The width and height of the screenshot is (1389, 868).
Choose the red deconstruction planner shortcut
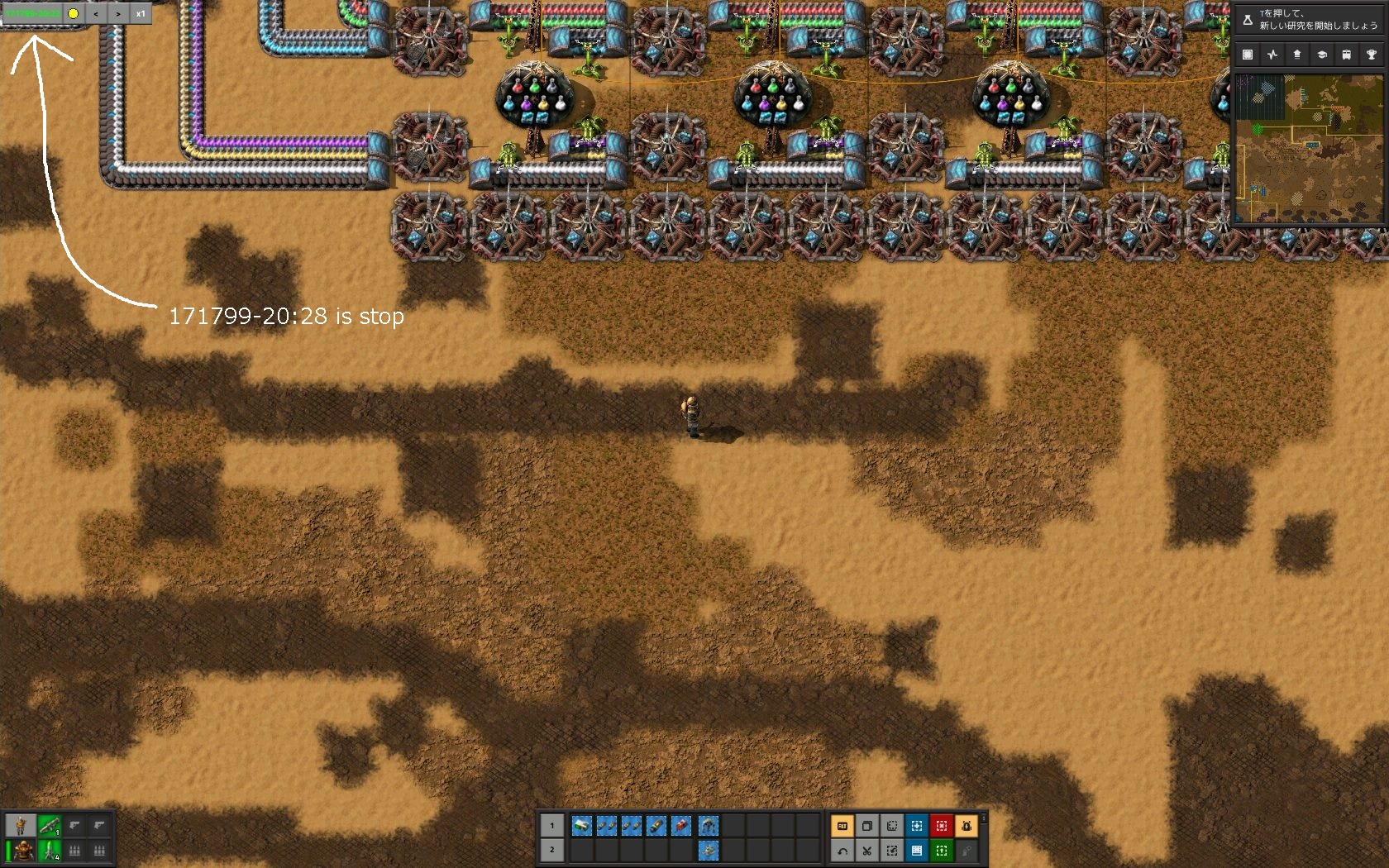tap(942, 825)
